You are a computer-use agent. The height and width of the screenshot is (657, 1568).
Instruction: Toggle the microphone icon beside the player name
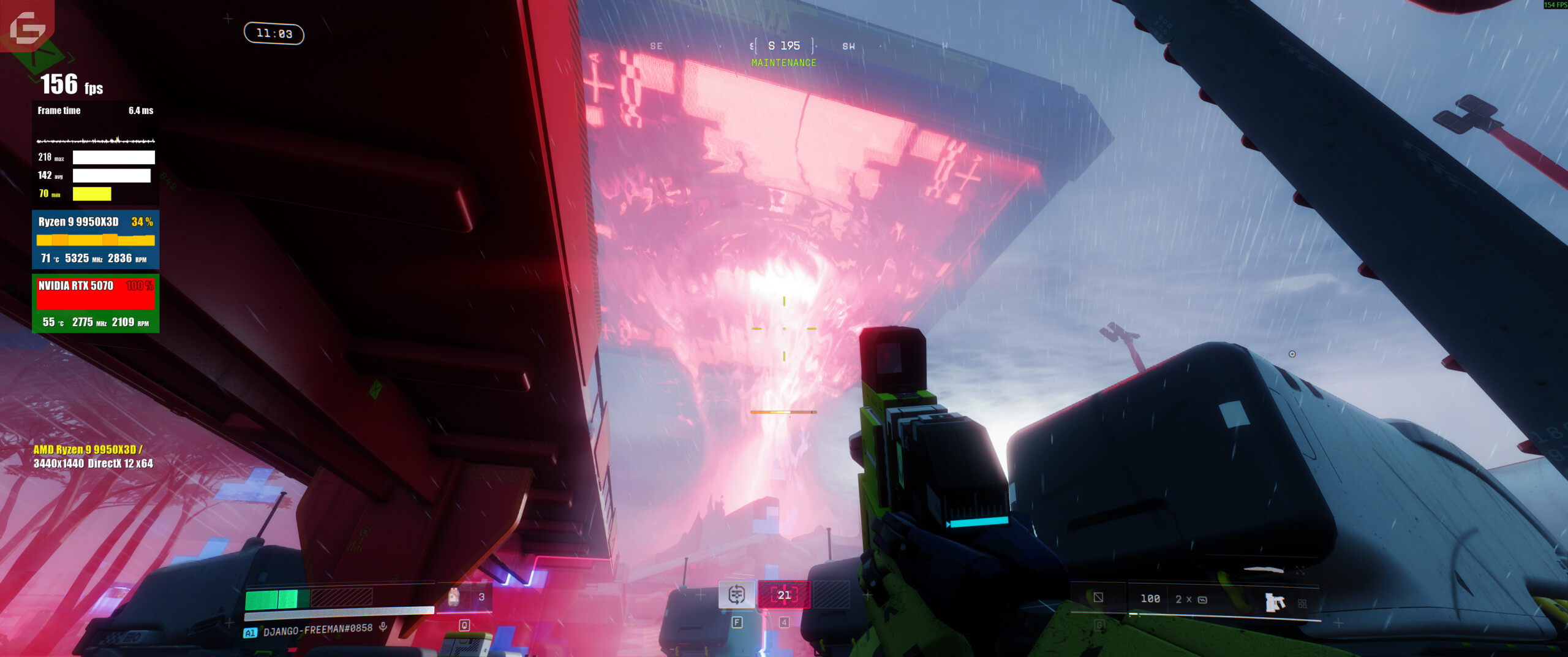point(383,626)
